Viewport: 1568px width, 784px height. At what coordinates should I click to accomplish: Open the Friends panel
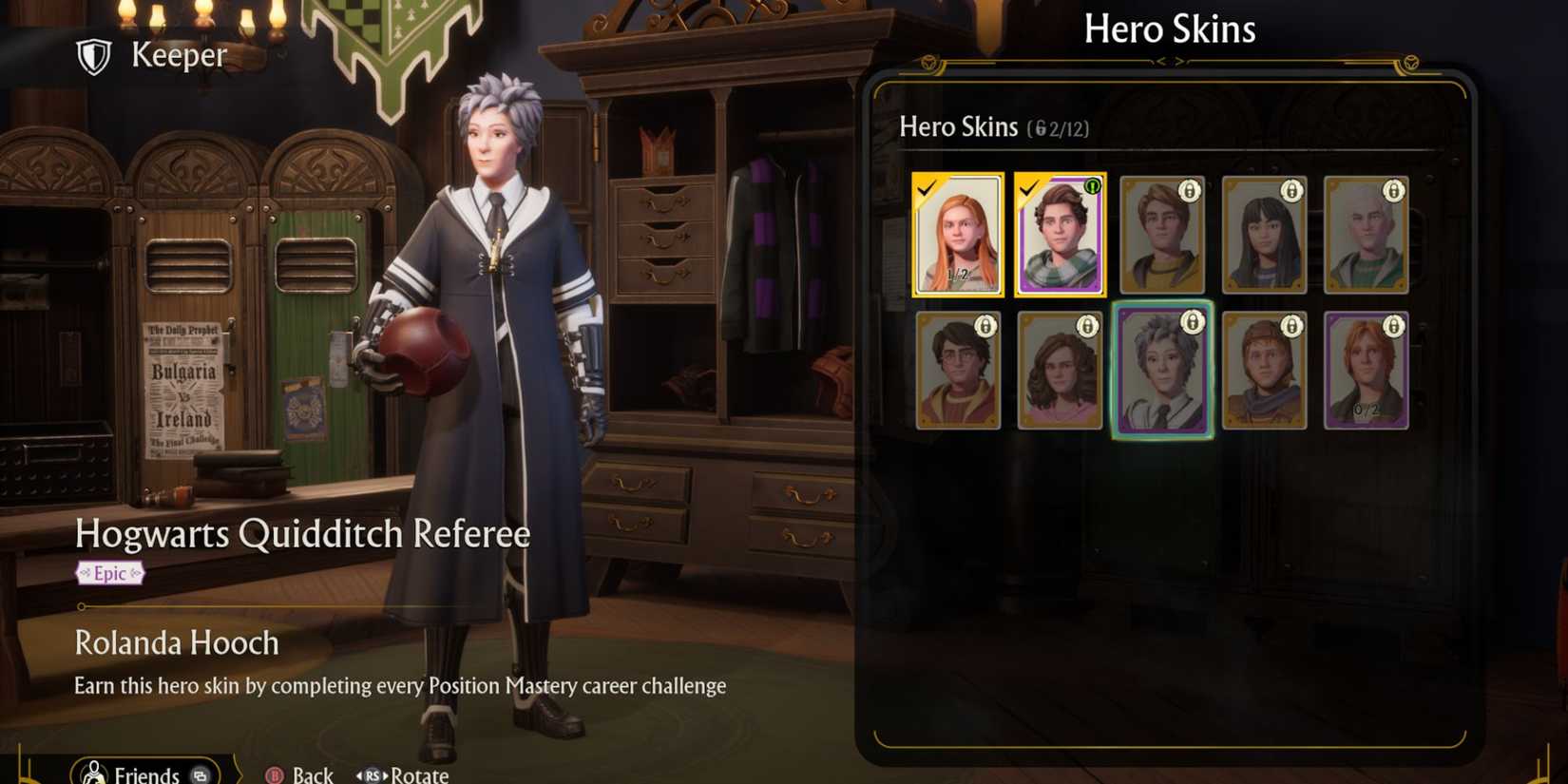point(143,772)
